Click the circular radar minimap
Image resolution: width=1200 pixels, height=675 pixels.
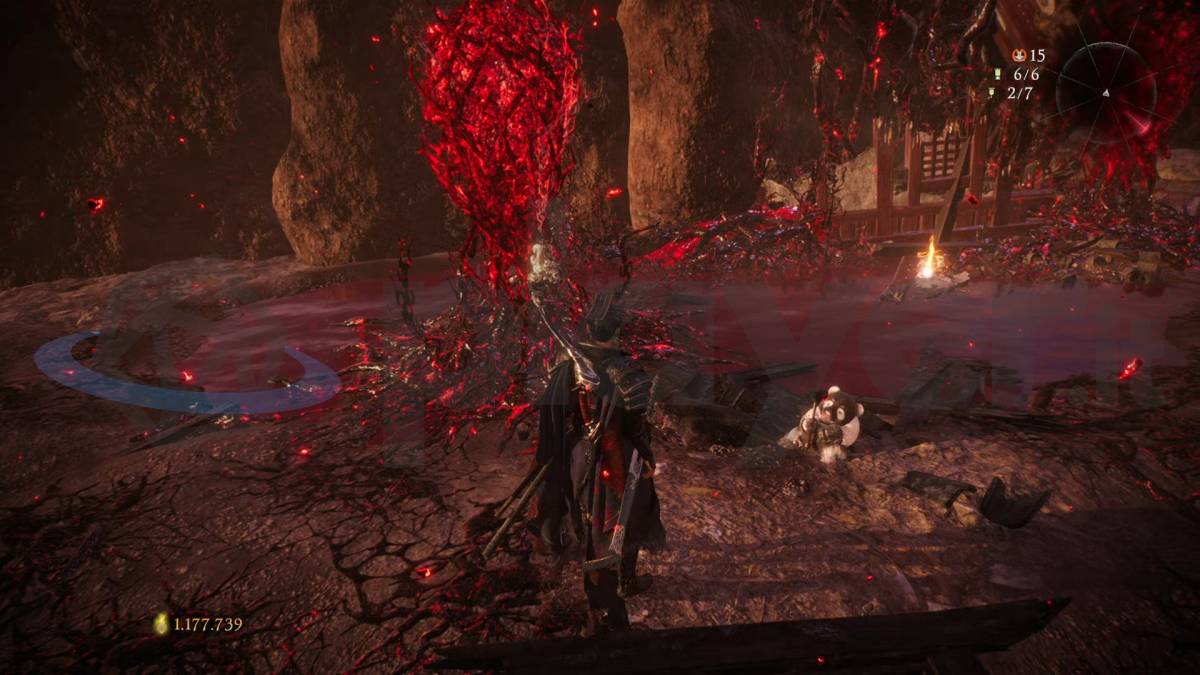(x=1105, y=92)
